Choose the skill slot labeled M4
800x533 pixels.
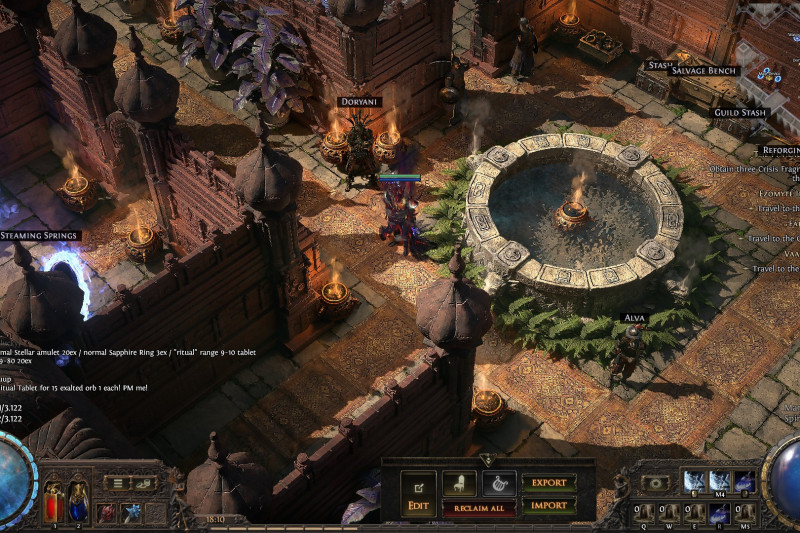coord(720,482)
